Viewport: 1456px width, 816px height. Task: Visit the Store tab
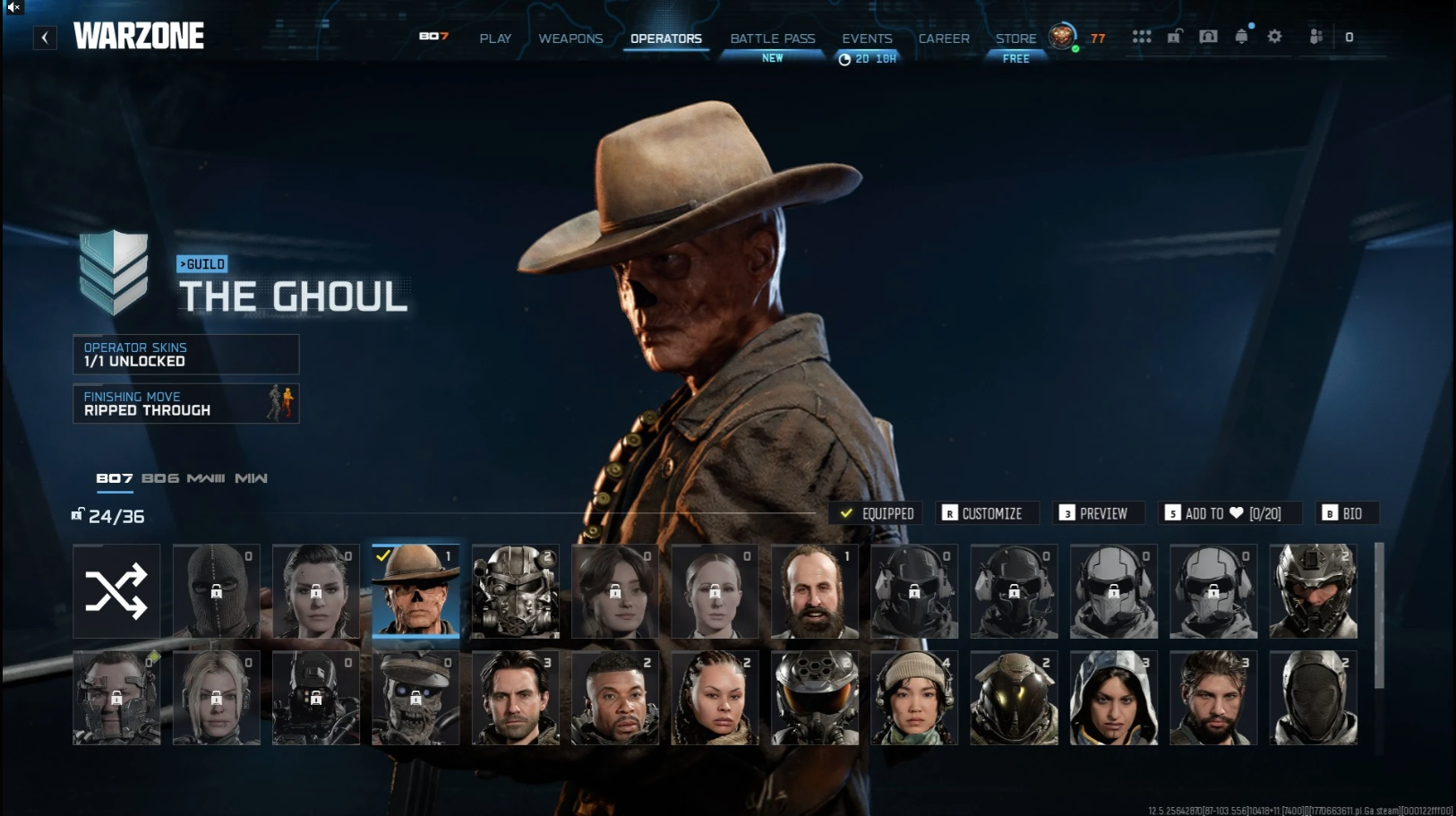coord(1015,39)
